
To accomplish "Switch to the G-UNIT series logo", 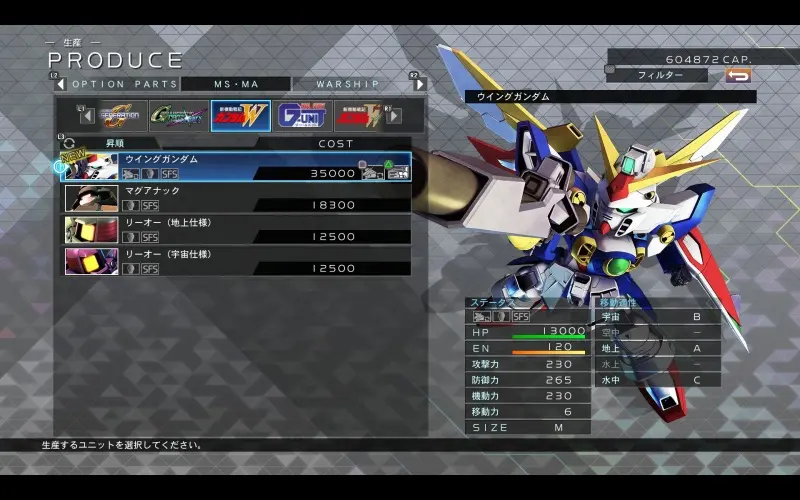I will pyautogui.click(x=302, y=116).
